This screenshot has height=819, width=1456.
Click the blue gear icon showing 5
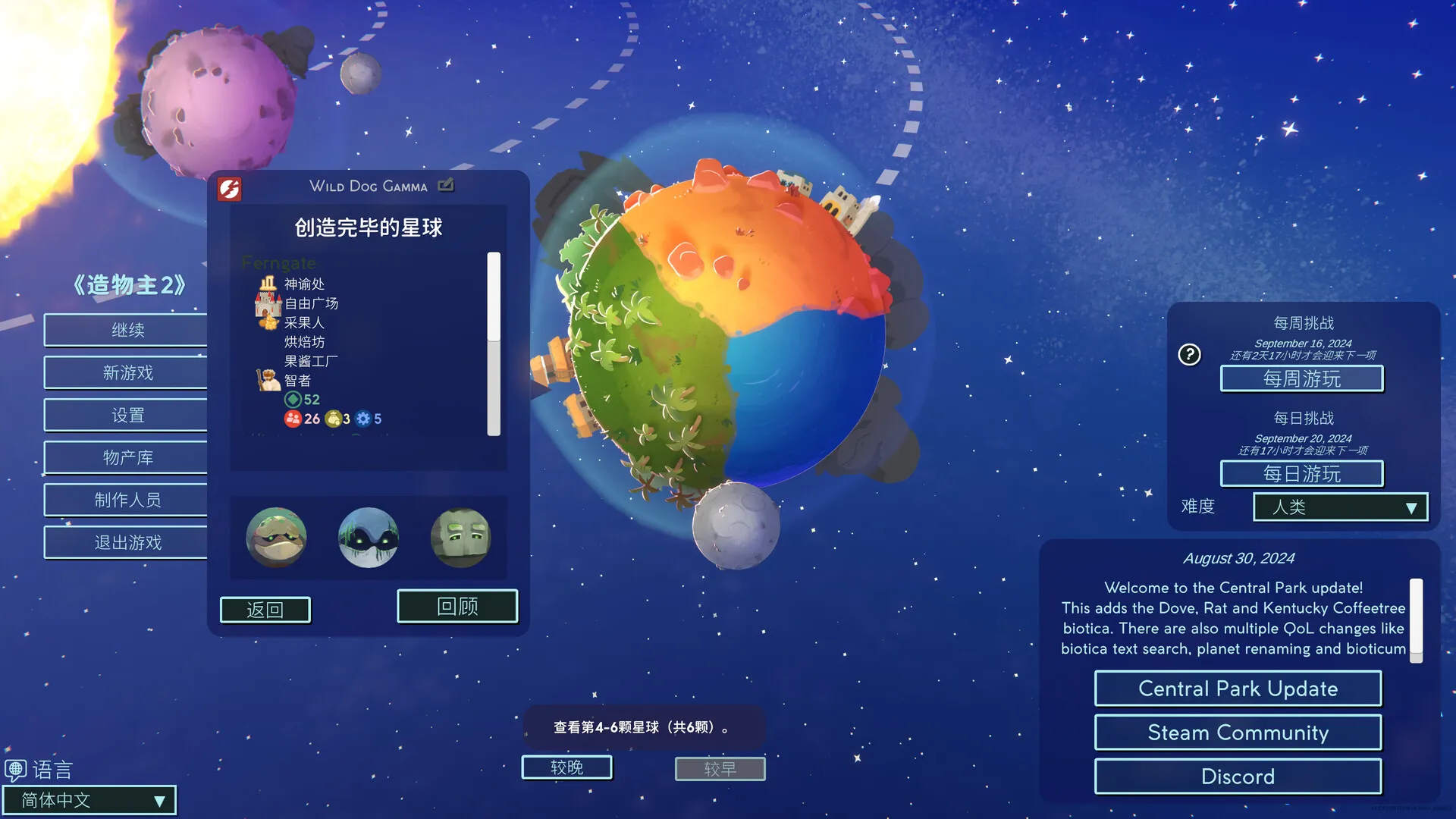[362, 419]
